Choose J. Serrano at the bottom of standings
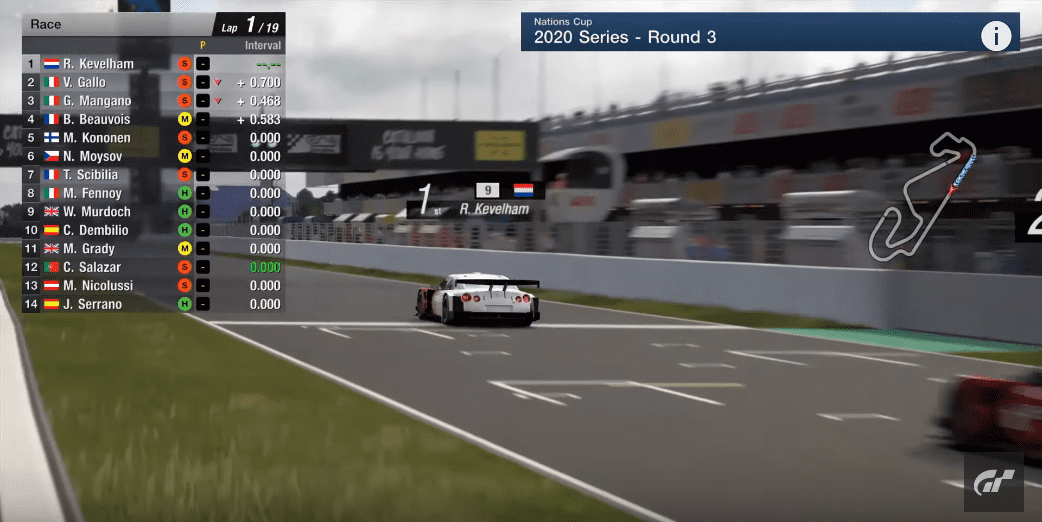The height and width of the screenshot is (522, 1042). (x=92, y=304)
